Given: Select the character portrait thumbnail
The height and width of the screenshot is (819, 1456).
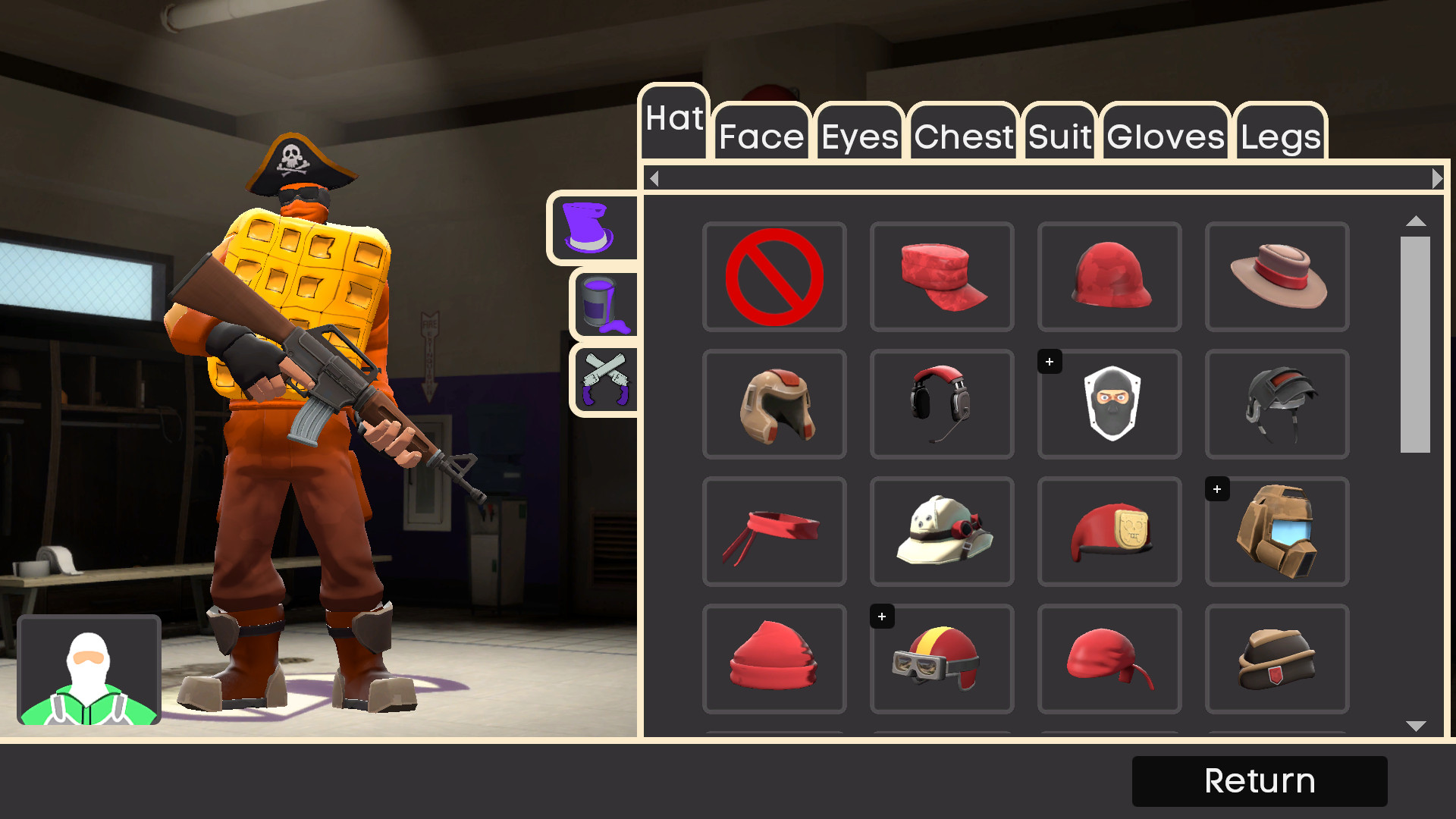Looking at the screenshot, I should (x=89, y=670).
